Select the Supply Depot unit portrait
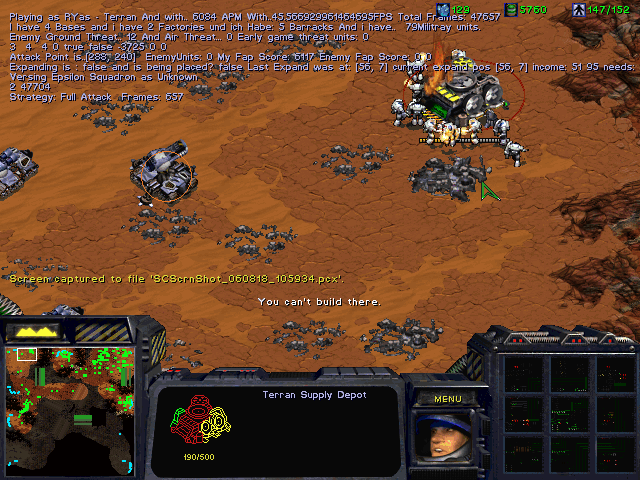This screenshot has height=480, width=640. [447, 436]
